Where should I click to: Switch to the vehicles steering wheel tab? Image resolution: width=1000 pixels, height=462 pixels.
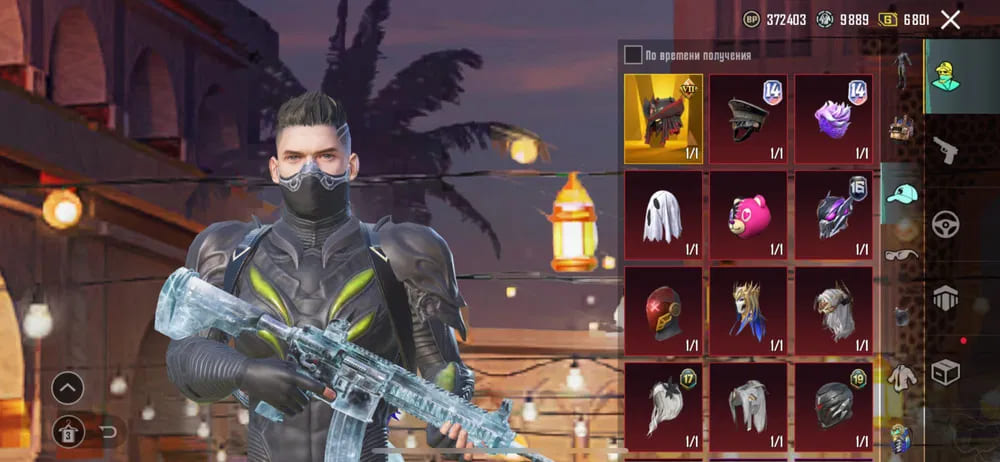945,224
